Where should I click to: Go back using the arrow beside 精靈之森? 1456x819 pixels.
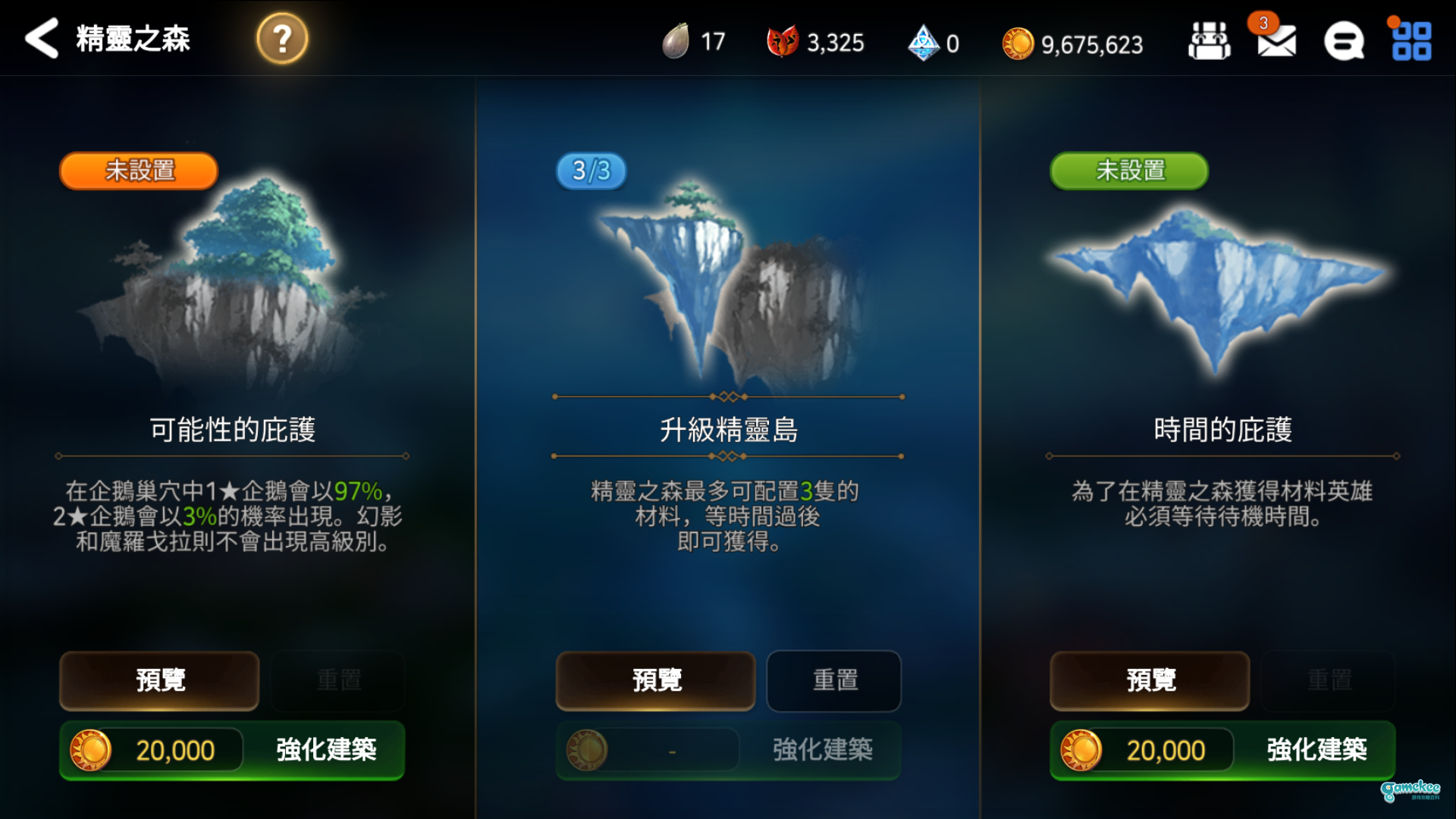click(41, 39)
